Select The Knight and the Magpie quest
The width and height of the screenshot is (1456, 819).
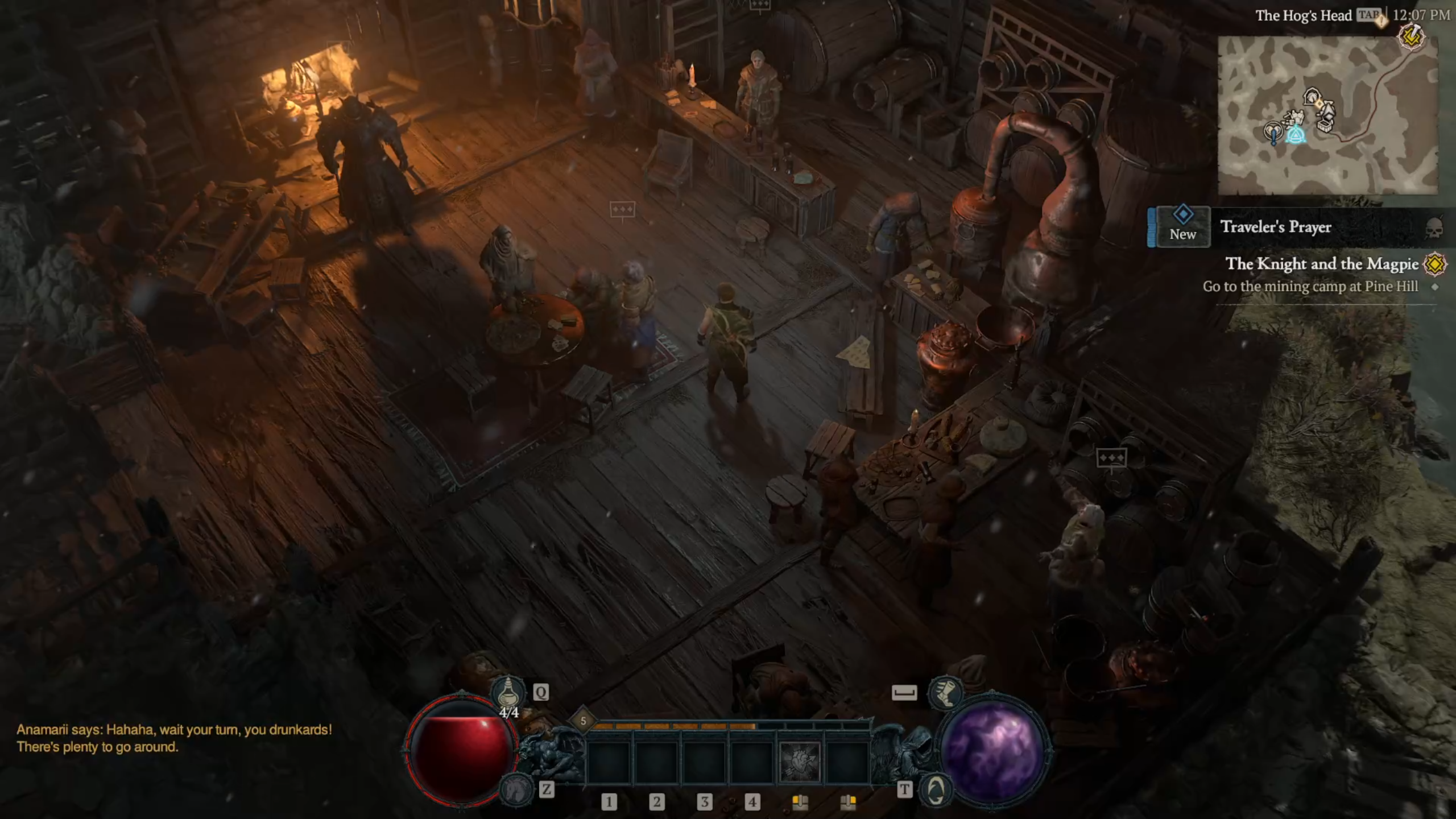pos(1321,264)
